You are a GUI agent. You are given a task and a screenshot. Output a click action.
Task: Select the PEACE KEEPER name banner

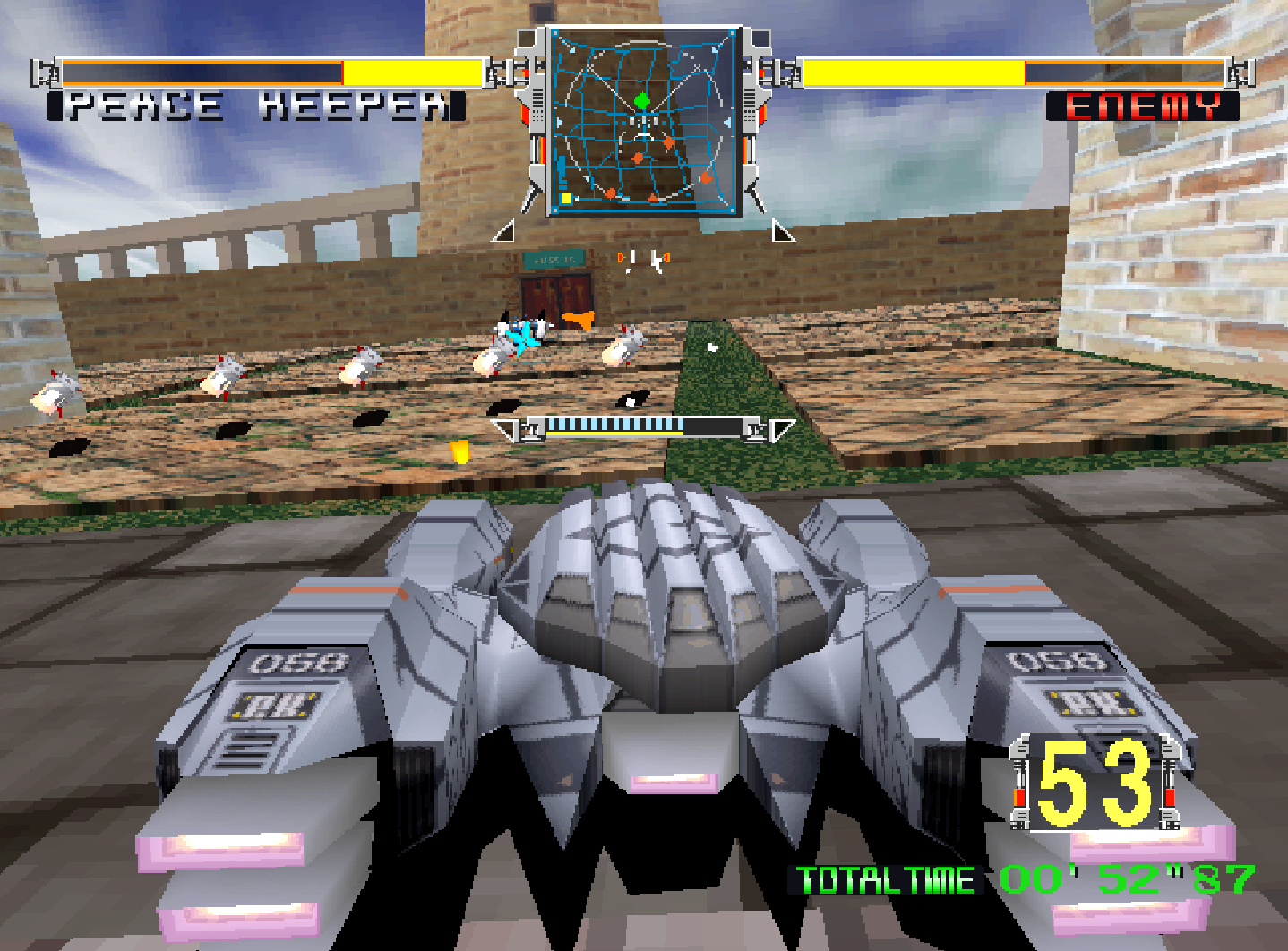tap(252, 104)
